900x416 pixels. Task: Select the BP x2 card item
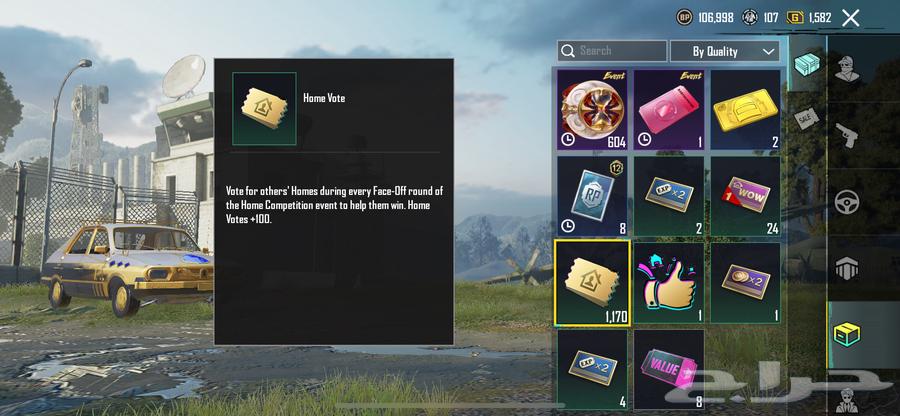pos(745,281)
